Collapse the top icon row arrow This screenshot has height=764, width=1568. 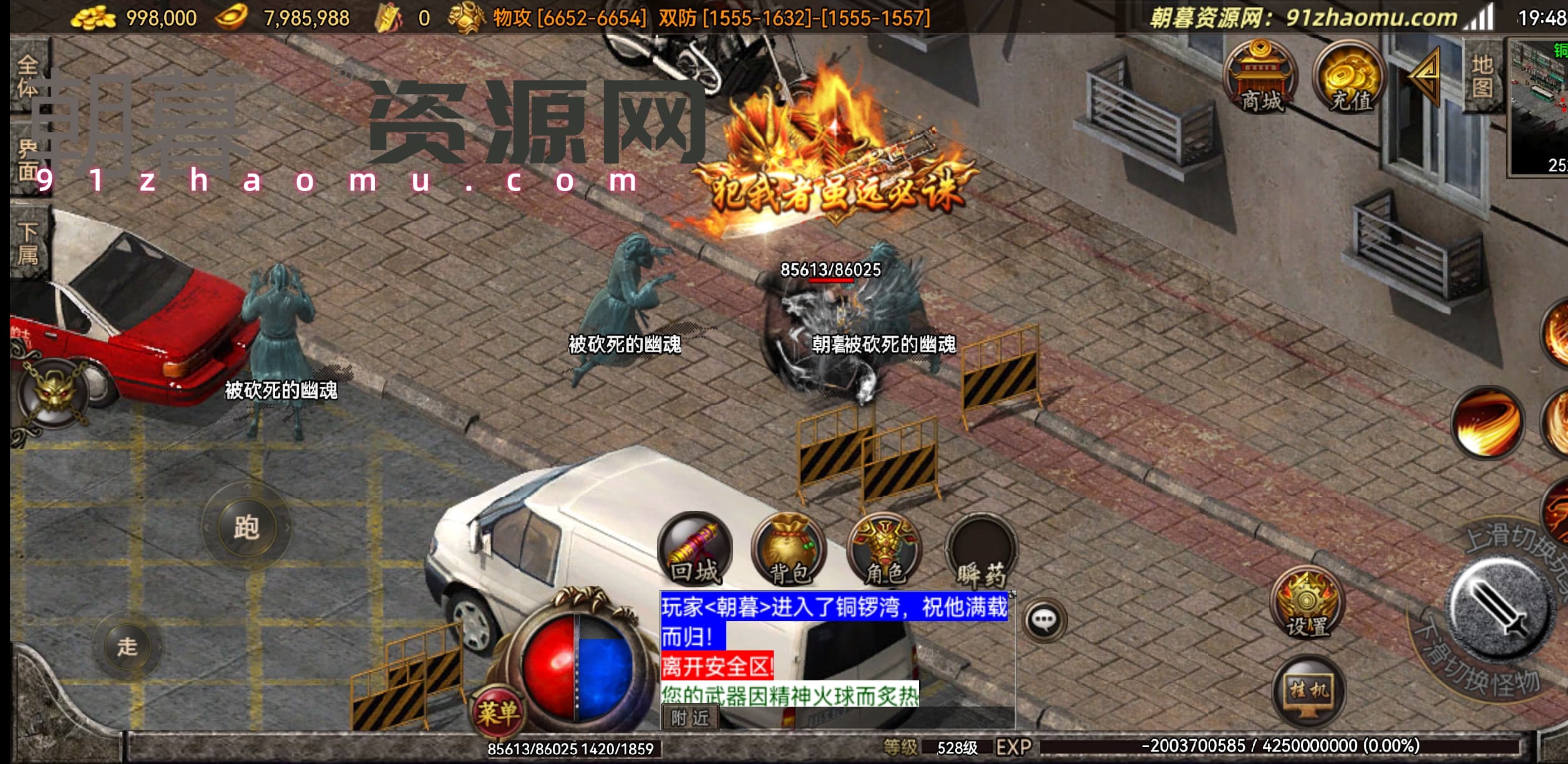1426,75
